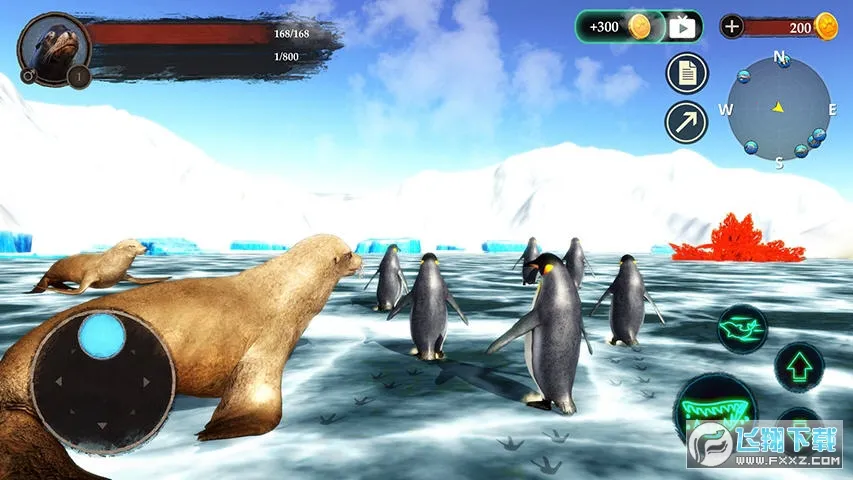Use the green dashing seal sprint ability
Viewport: 853px width, 480px height.
742,328
